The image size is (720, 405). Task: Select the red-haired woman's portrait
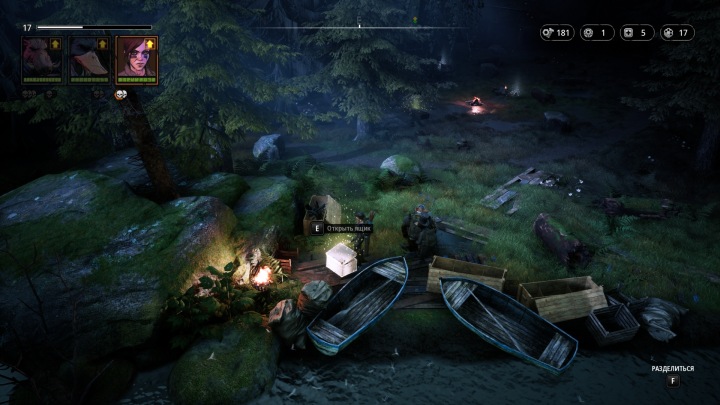pyautogui.click(x=136, y=60)
